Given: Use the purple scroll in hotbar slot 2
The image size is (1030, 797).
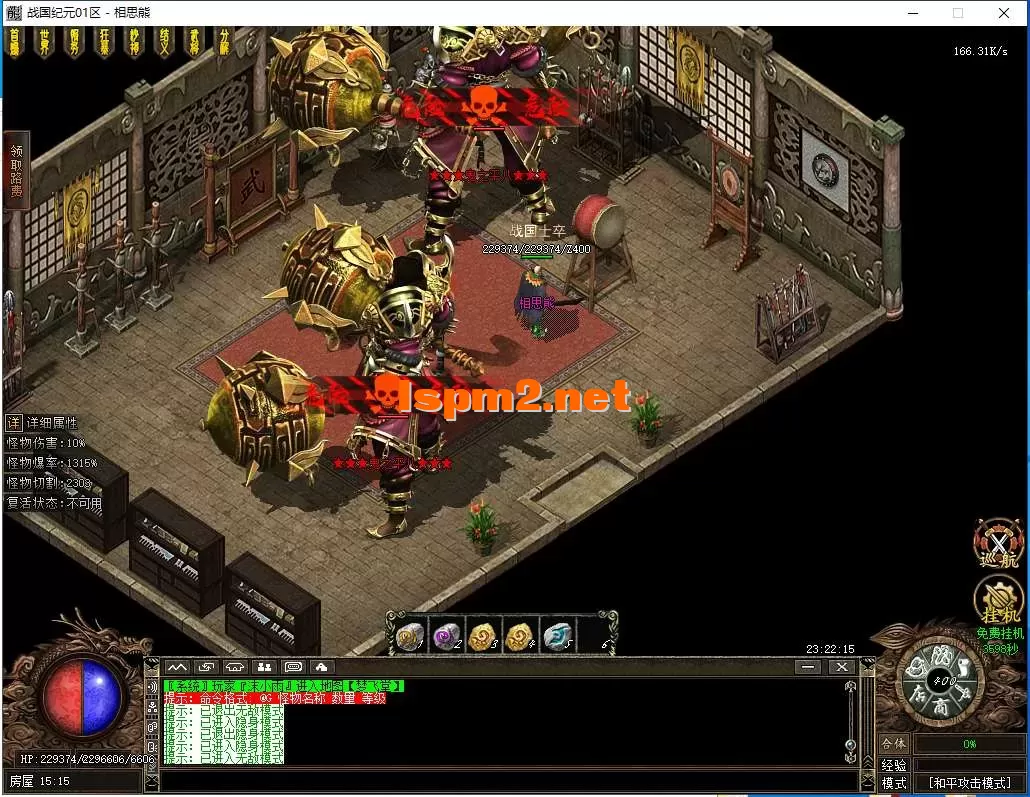Looking at the screenshot, I should point(446,636).
